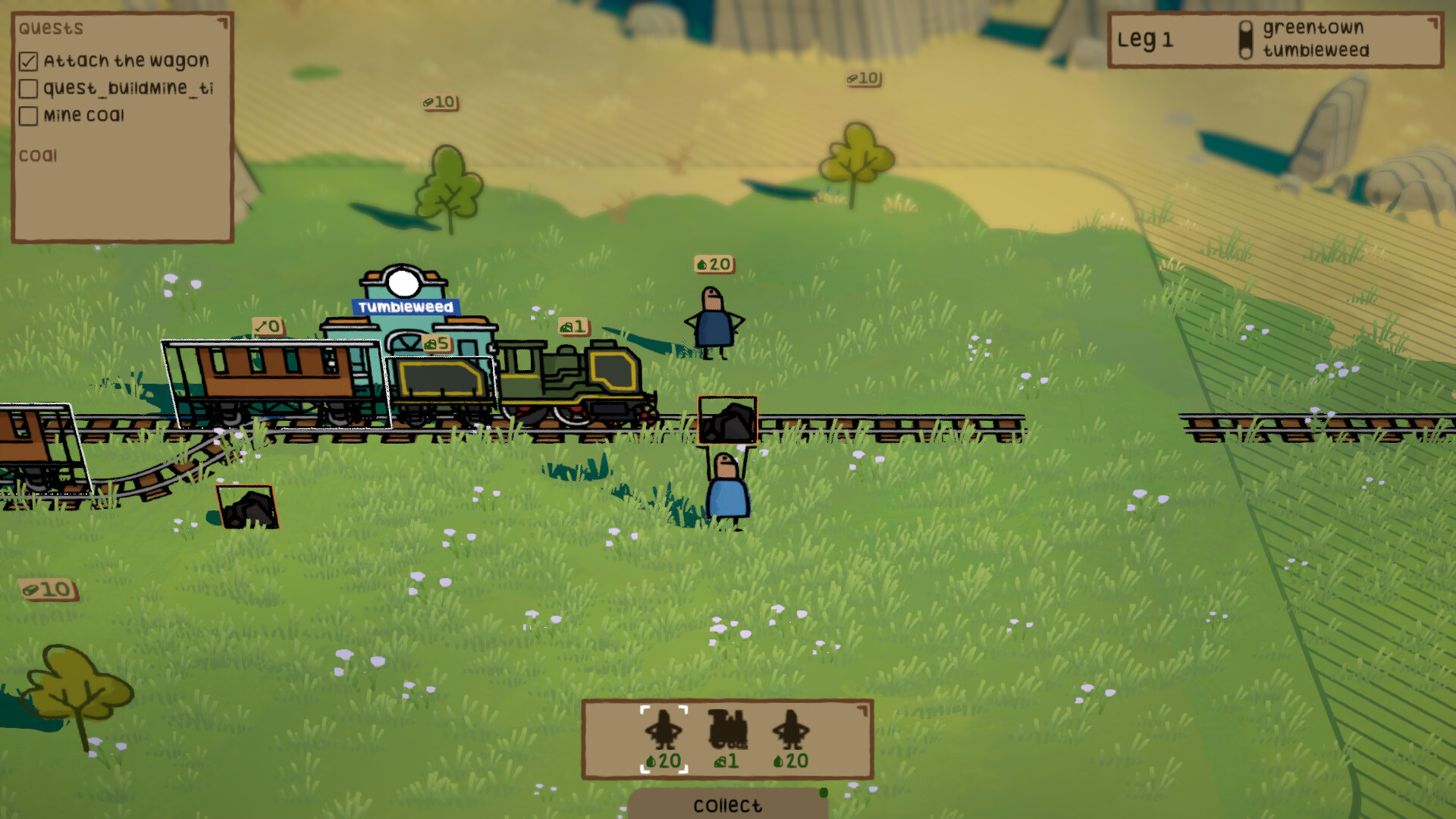Image resolution: width=1456 pixels, height=819 pixels.
Task: Click the coal rock beside the curved rail
Action: coord(249,507)
